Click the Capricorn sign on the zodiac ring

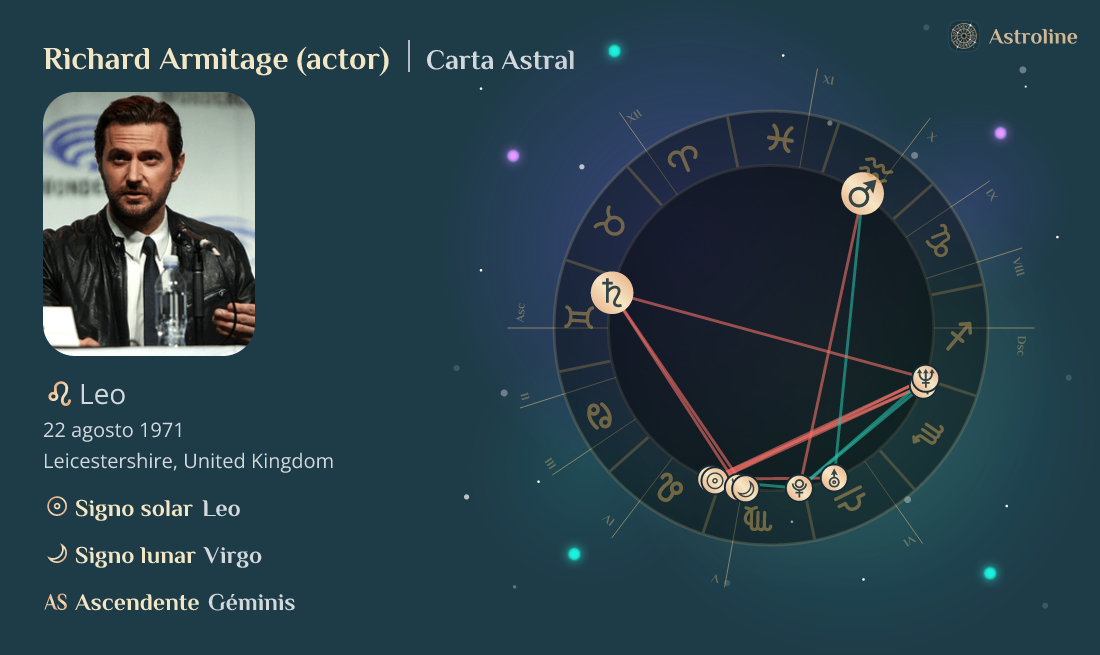click(x=940, y=238)
